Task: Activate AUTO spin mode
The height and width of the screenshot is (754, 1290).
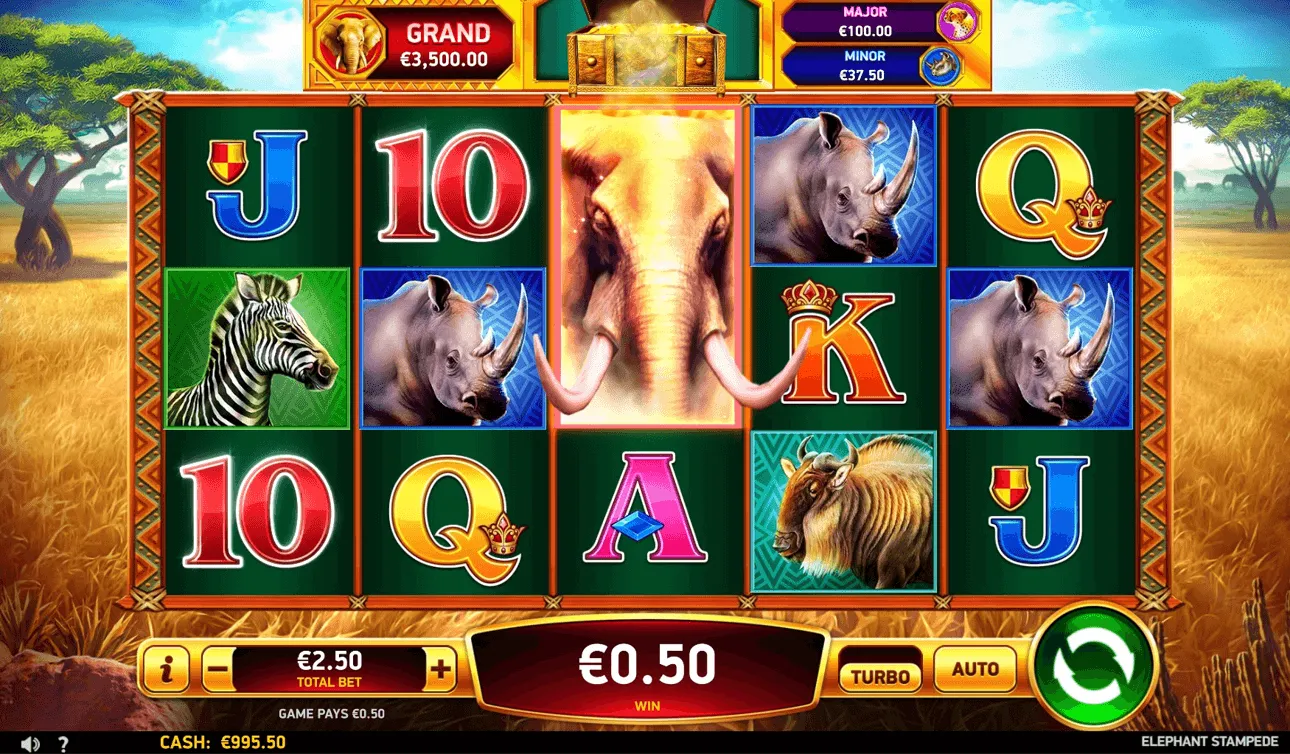Action: click(x=975, y=671)
